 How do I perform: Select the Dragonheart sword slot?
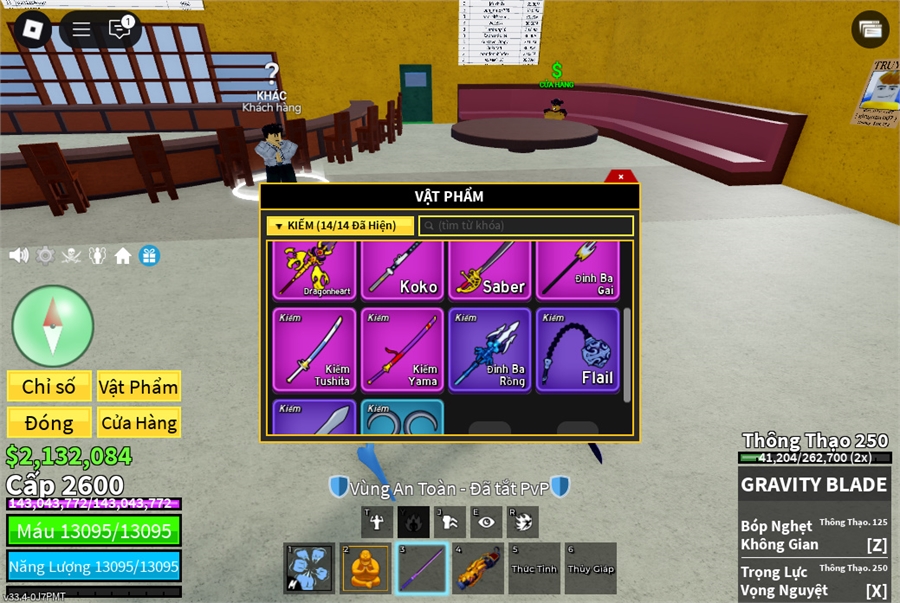coord(314,270)
